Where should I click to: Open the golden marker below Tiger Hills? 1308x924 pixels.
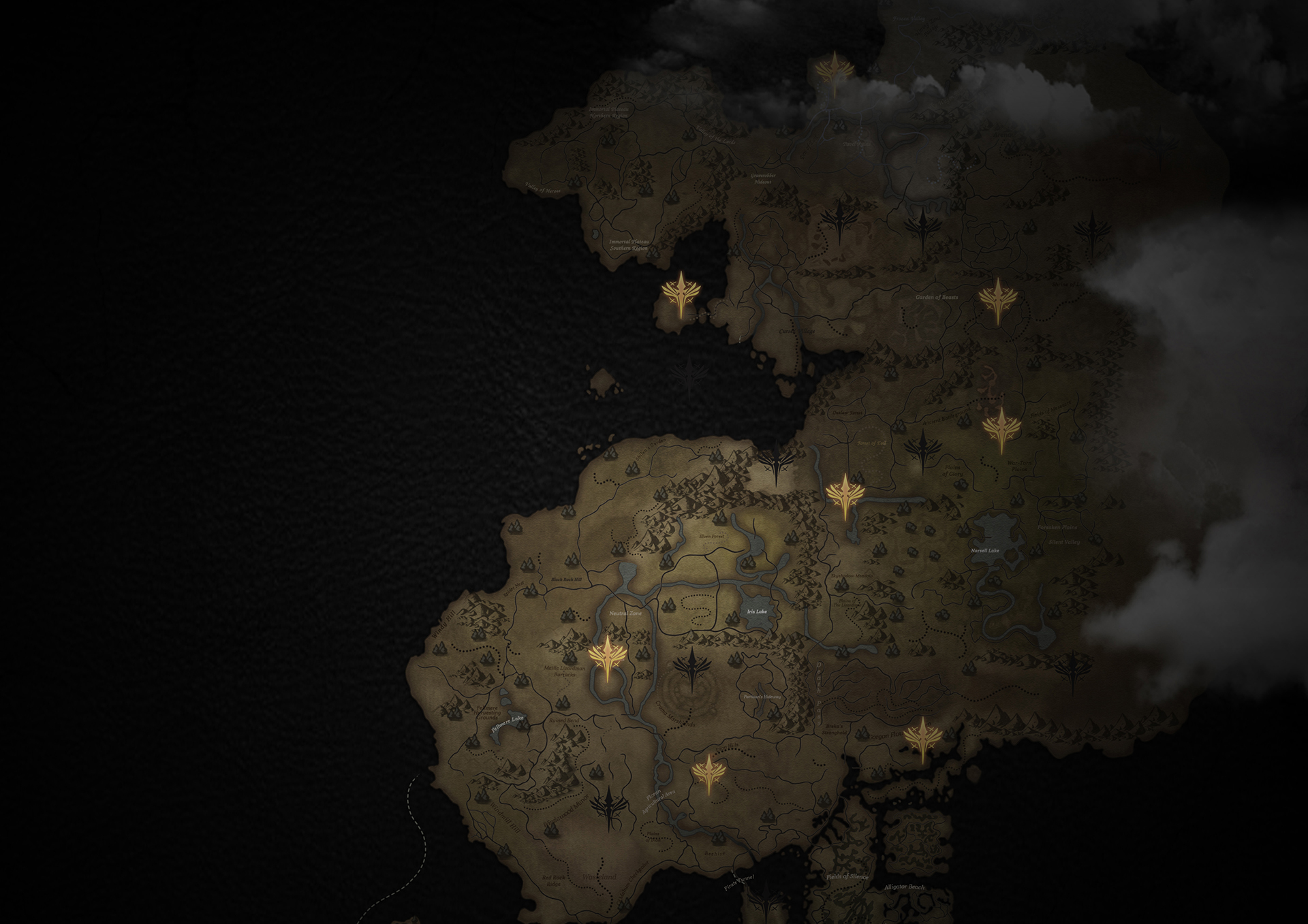tap(708, 774)
